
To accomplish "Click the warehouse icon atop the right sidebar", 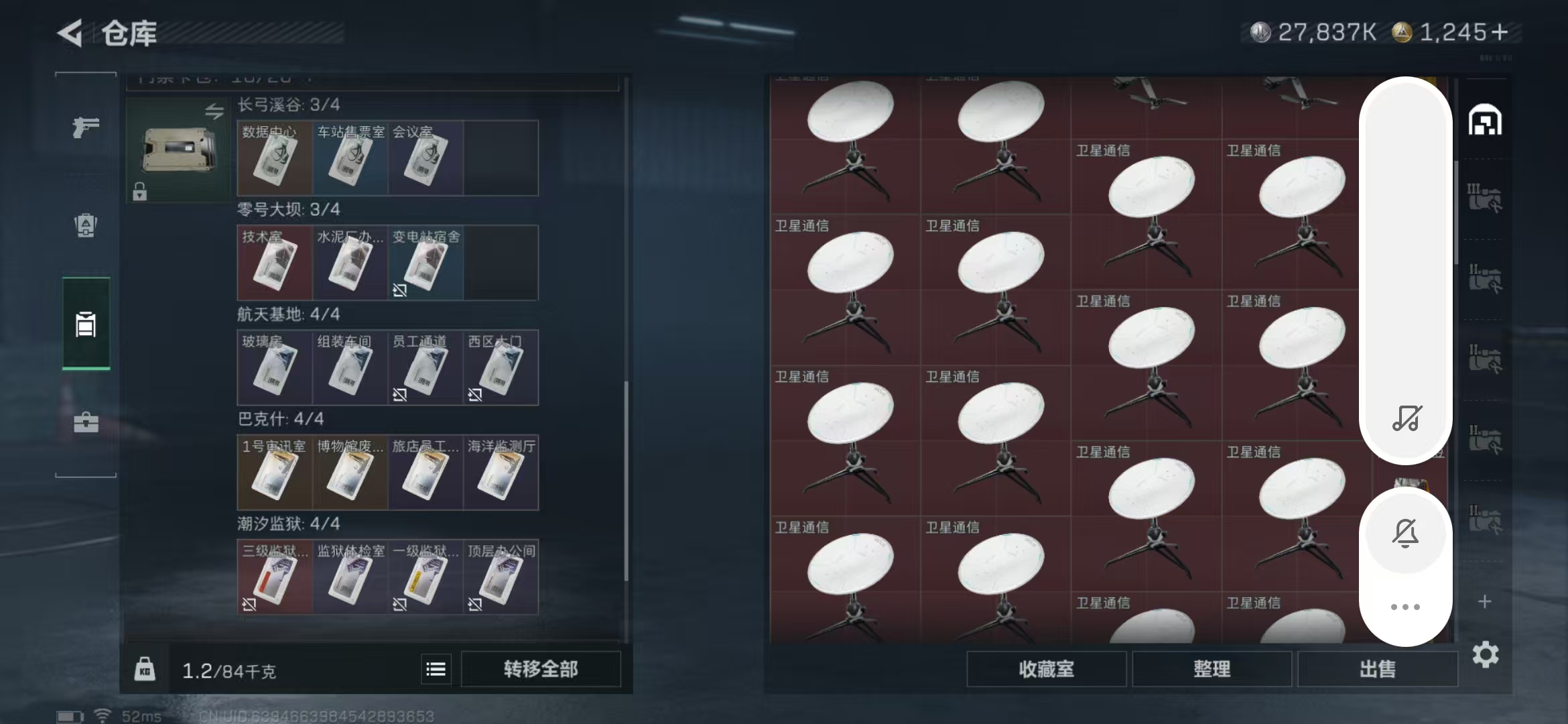I will (1486, 121).
